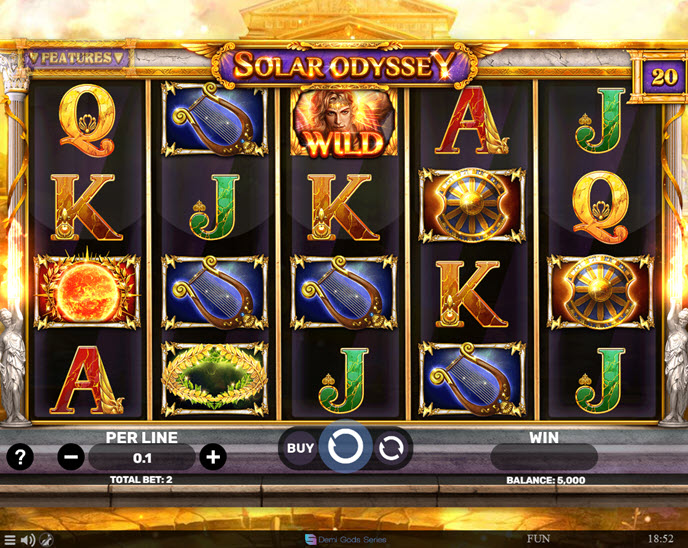Decrease the per line bet

[x=71, y=458]
